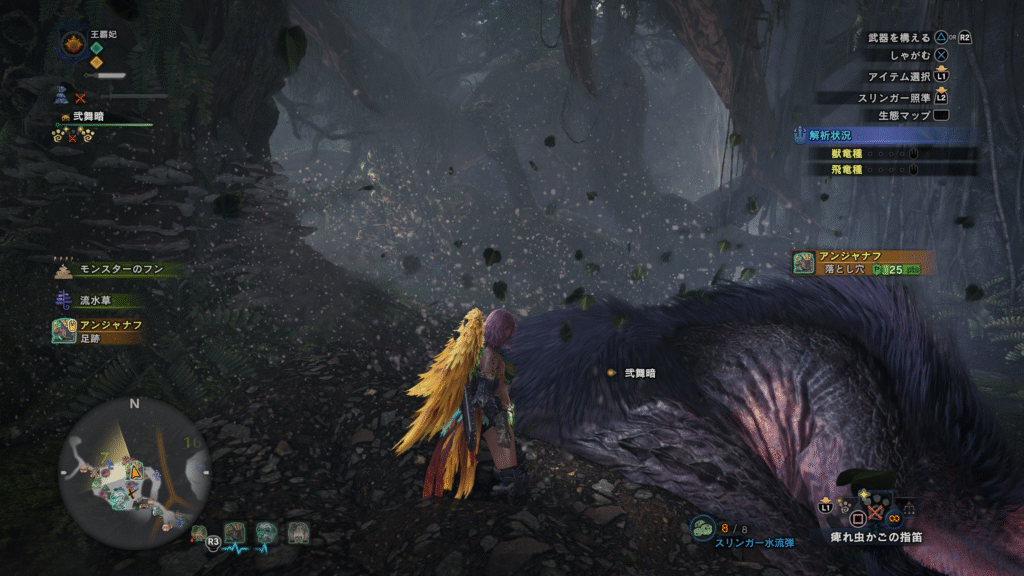The width and height of the screenshot is (1024, 576).
Task: Click the 弐舞暗 Palico name marker
Action: tap(639, 373)
